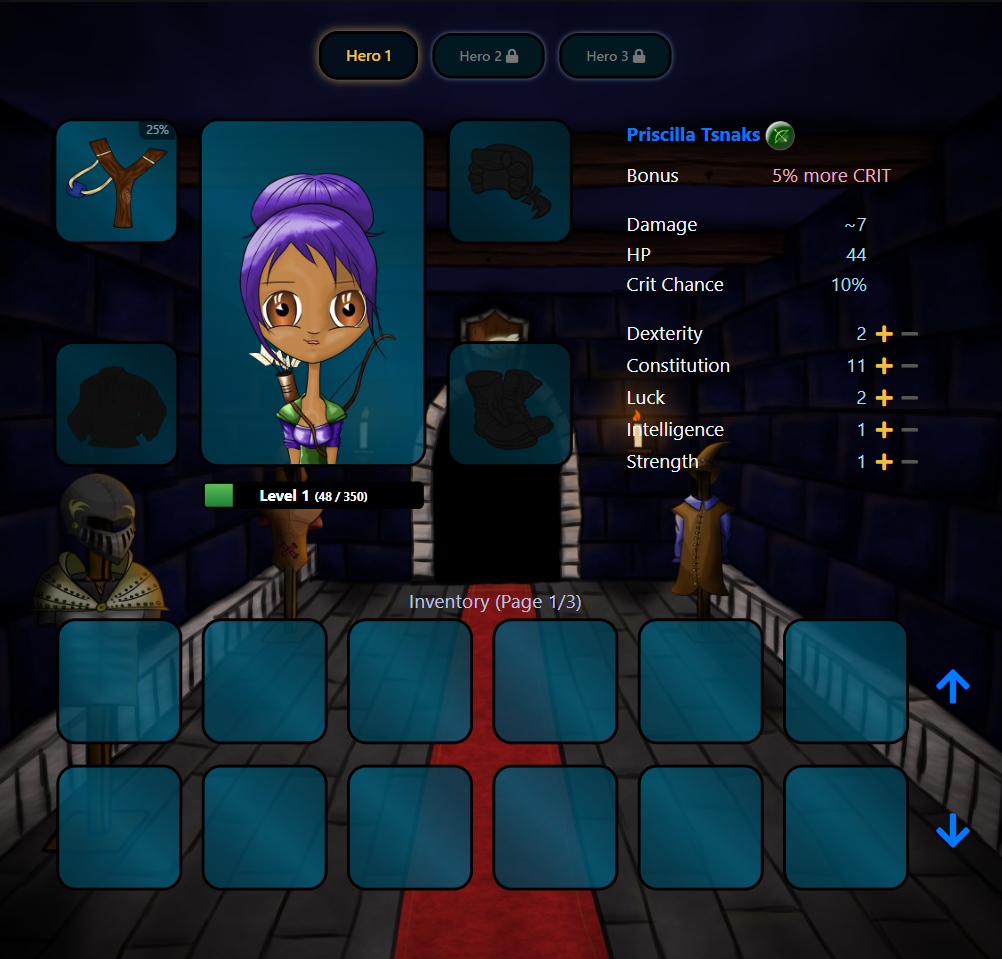Raise Luck using its plus button
Viewport: 1002px width, 959px height.
884,398
